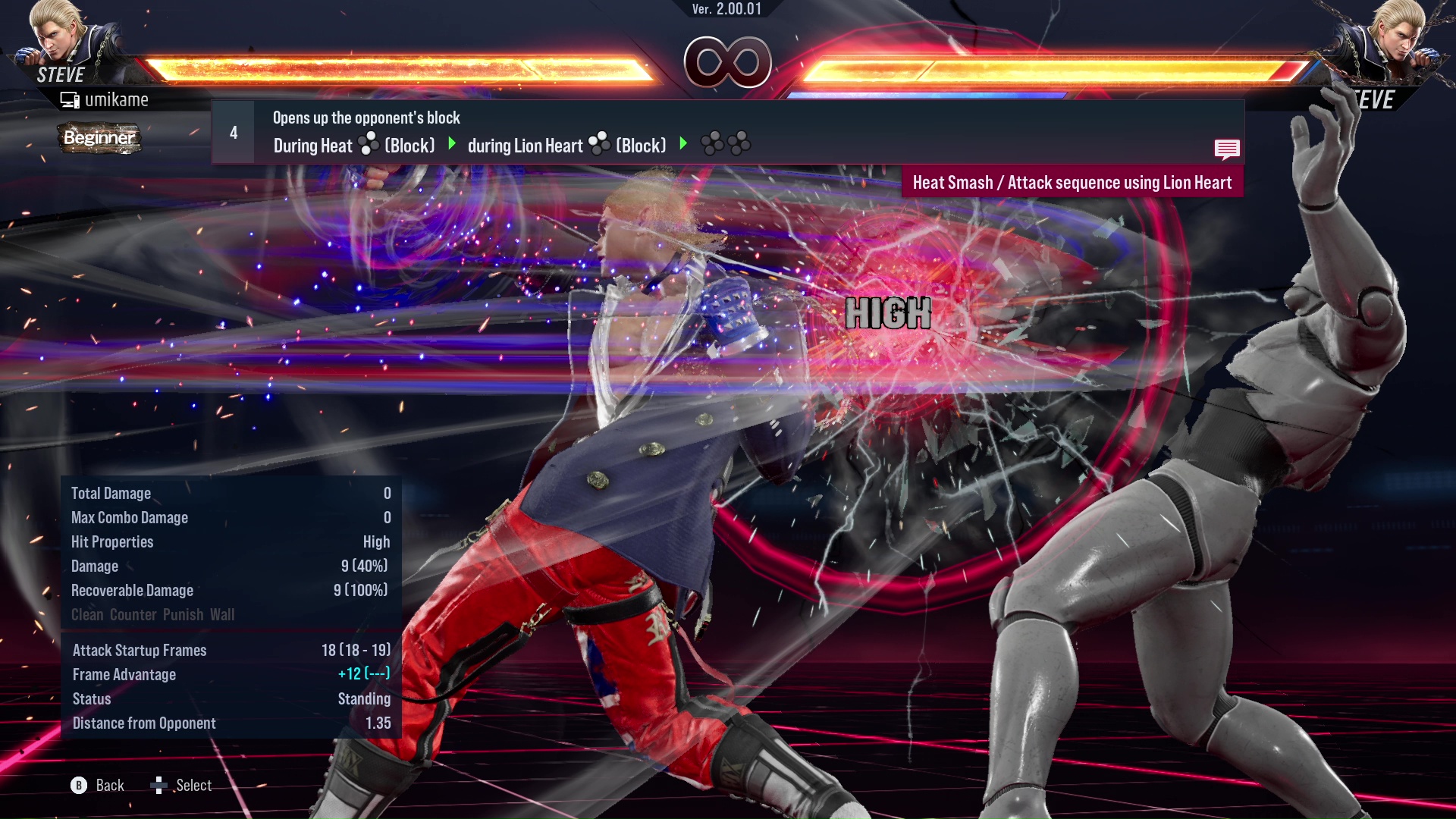Image resolution: width=1456 pixels, height=819 pixels.
Task: Open the Heat Smash / Lion Heart sequence label
Action: click(1072, 182)
